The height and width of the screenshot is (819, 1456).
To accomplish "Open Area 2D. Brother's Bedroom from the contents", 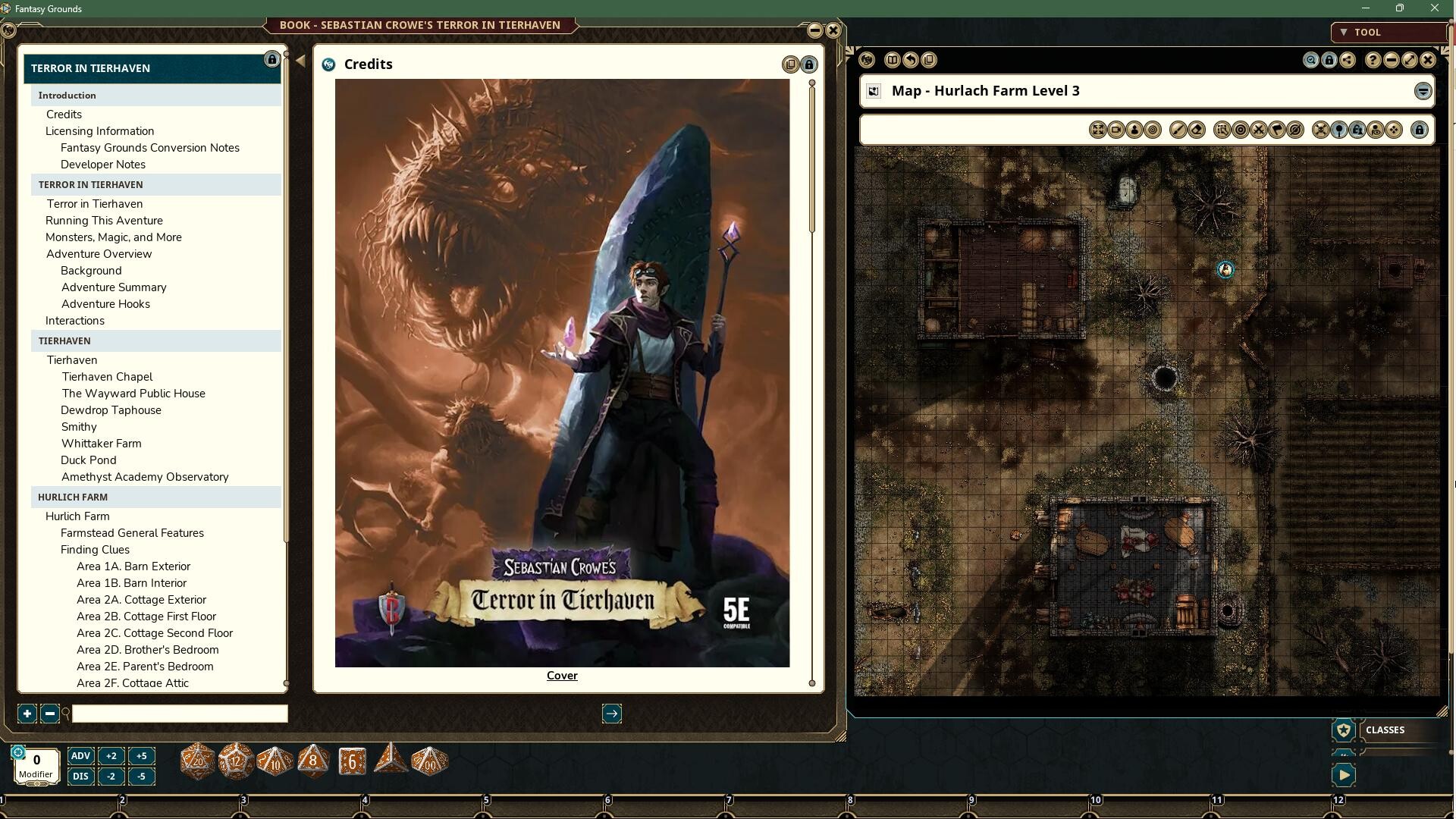I will 147,649.
